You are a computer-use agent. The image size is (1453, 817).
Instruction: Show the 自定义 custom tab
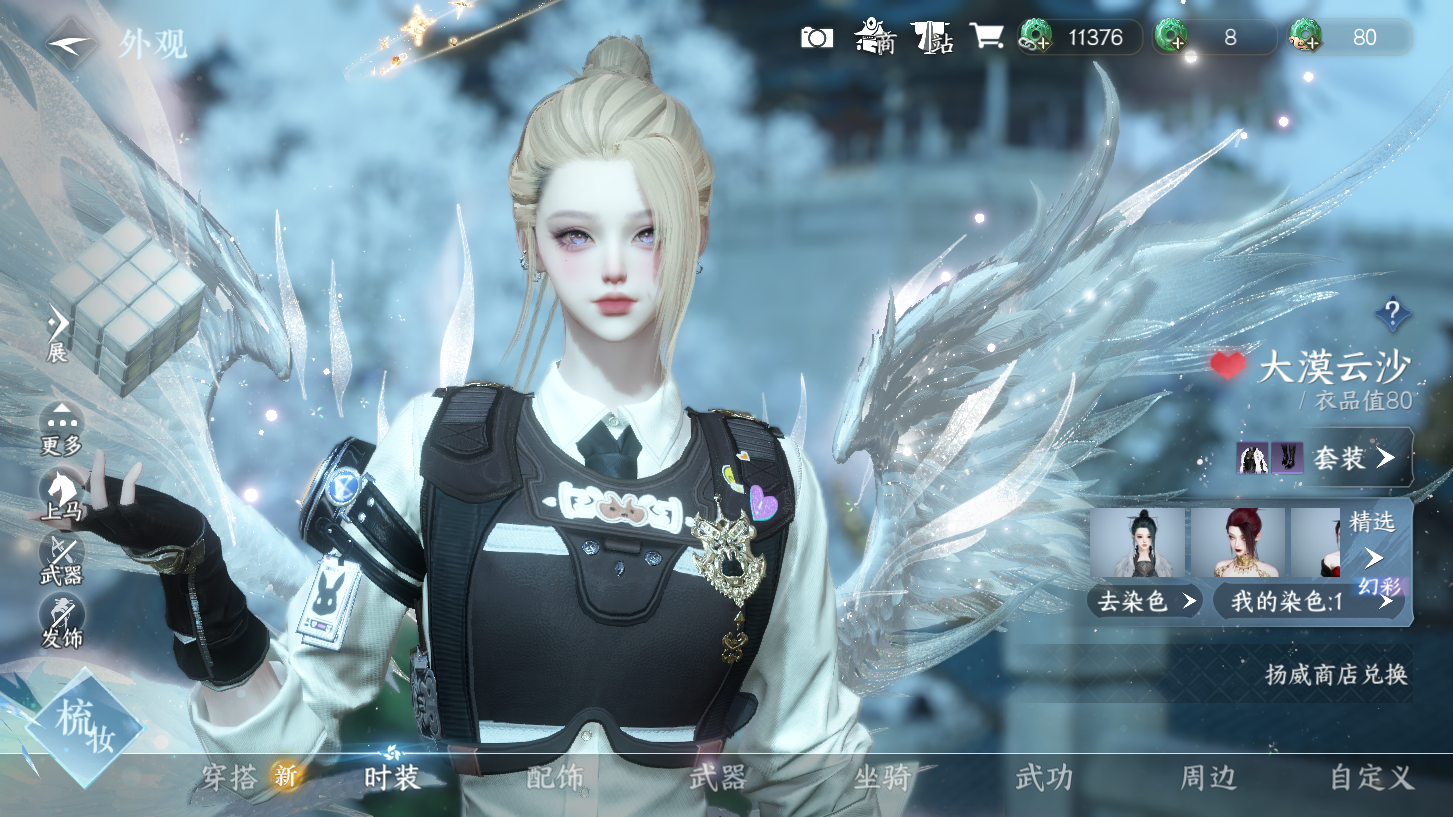tap(1370, 777)
